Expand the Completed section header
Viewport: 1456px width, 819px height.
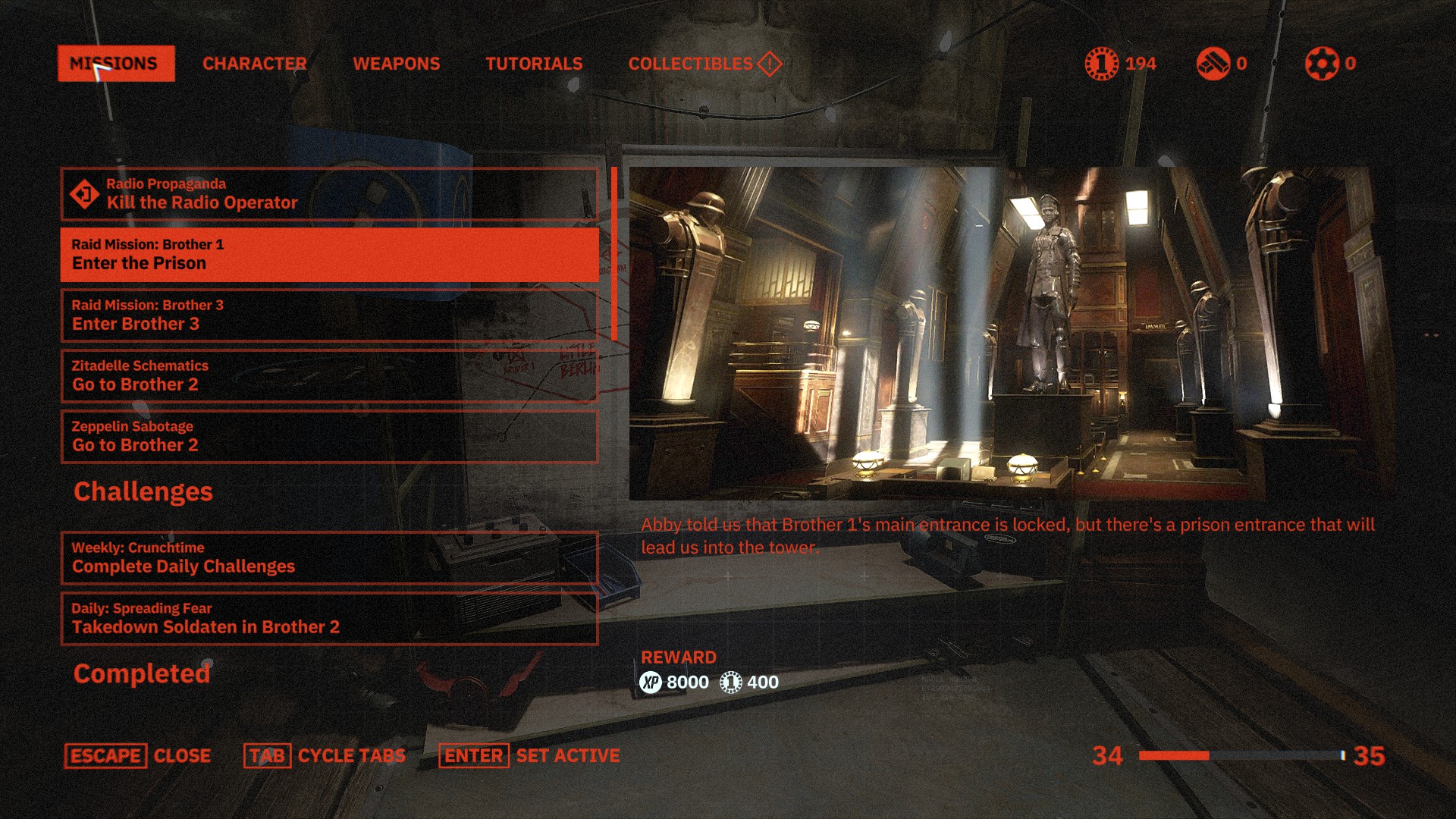tap(142, 673)
